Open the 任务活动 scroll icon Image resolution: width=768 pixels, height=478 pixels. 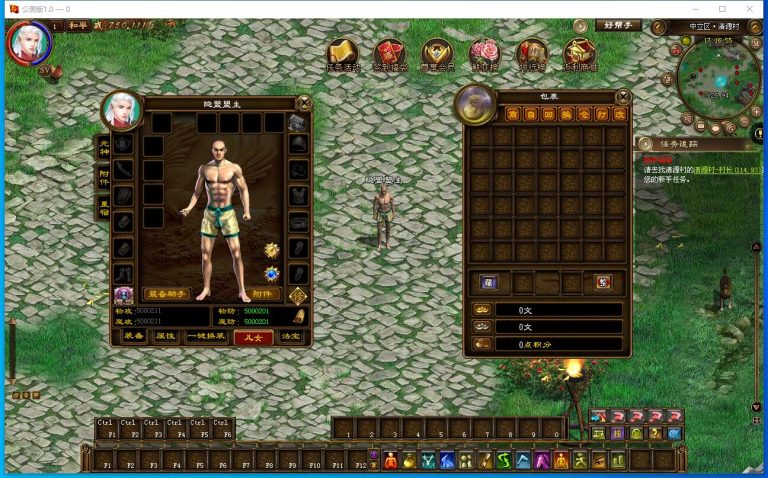[x=343, y=54]
